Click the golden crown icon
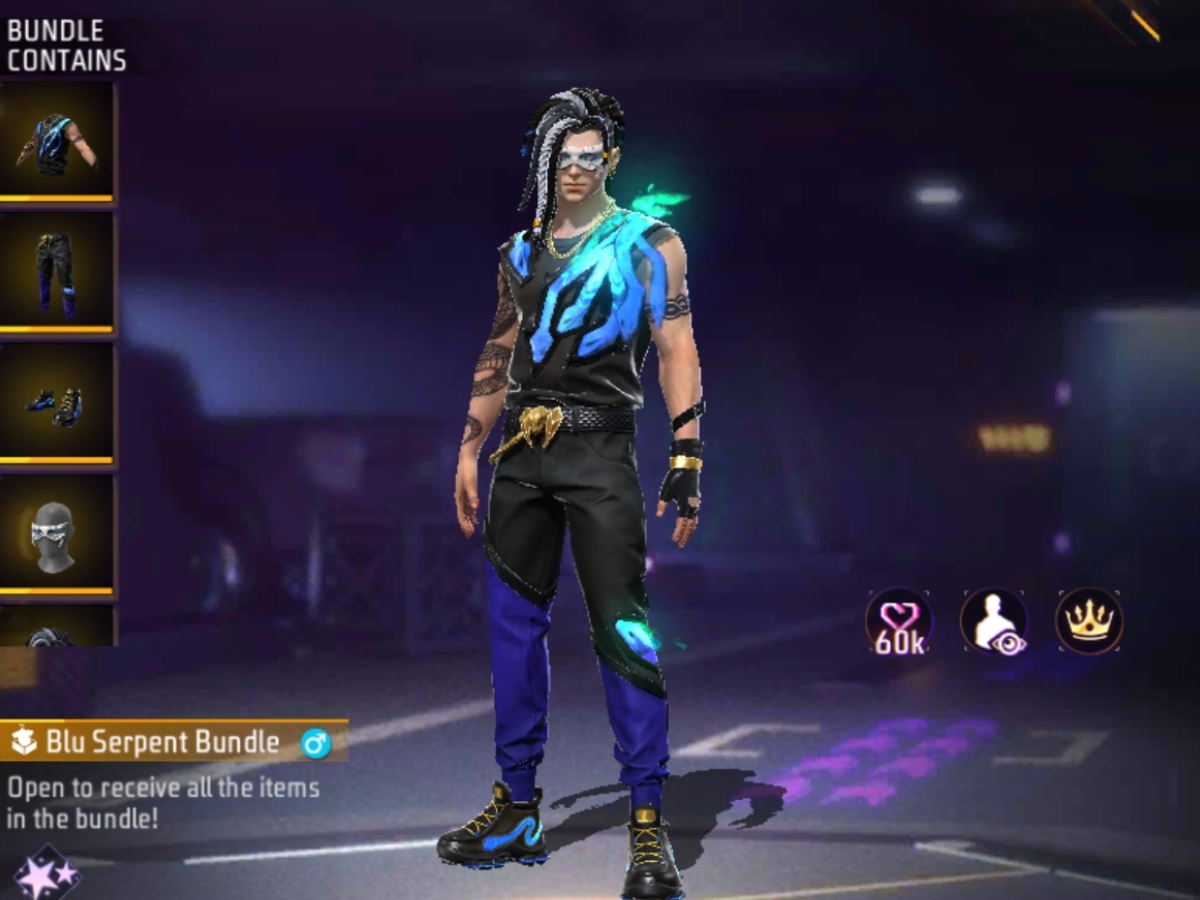1200x900 pixels. click(1089, 621)
